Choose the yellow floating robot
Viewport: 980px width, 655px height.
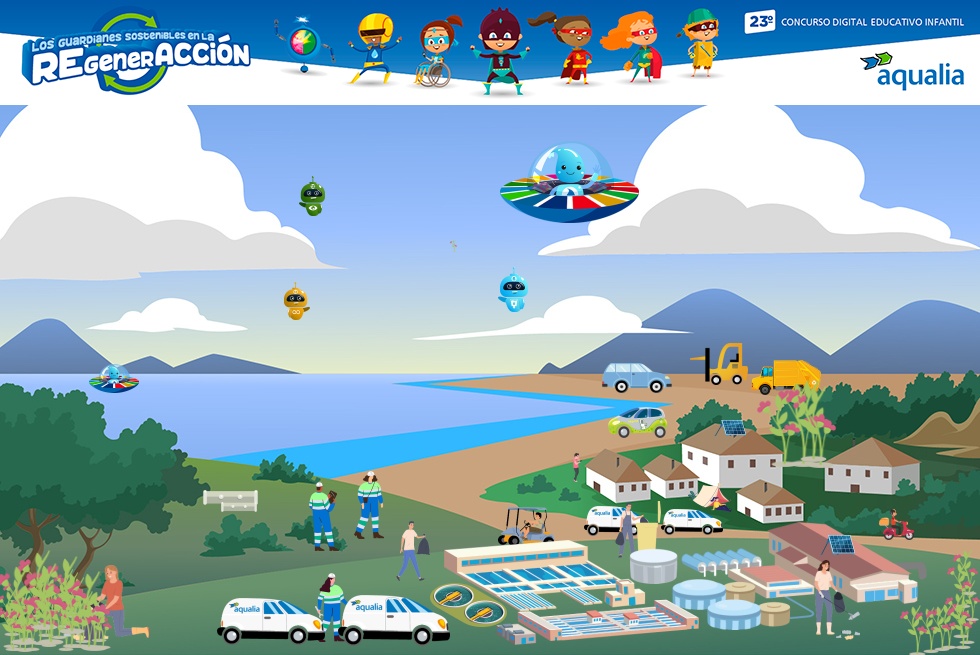pyautogui.click(x=295, y=302)
